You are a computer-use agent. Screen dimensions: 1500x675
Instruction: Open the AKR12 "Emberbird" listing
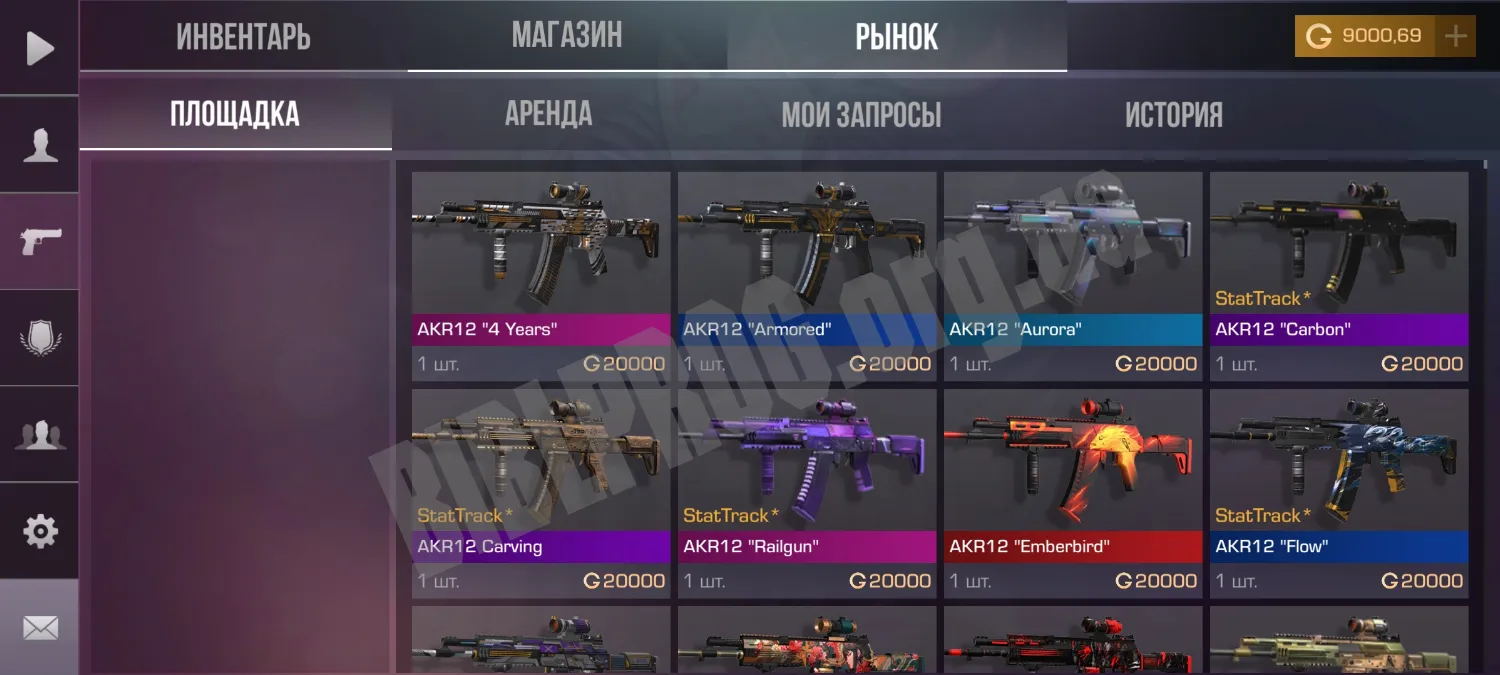pyautogui.click(x=1073, y=492)
